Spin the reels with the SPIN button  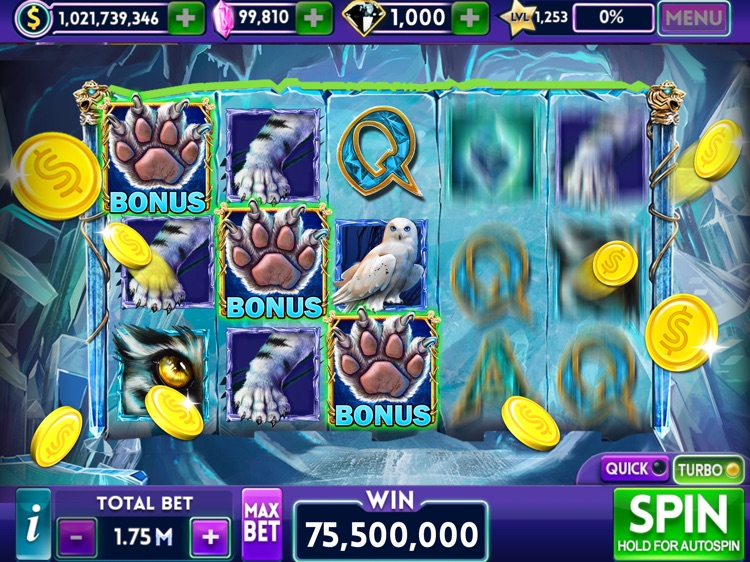(x=685, y=522)
